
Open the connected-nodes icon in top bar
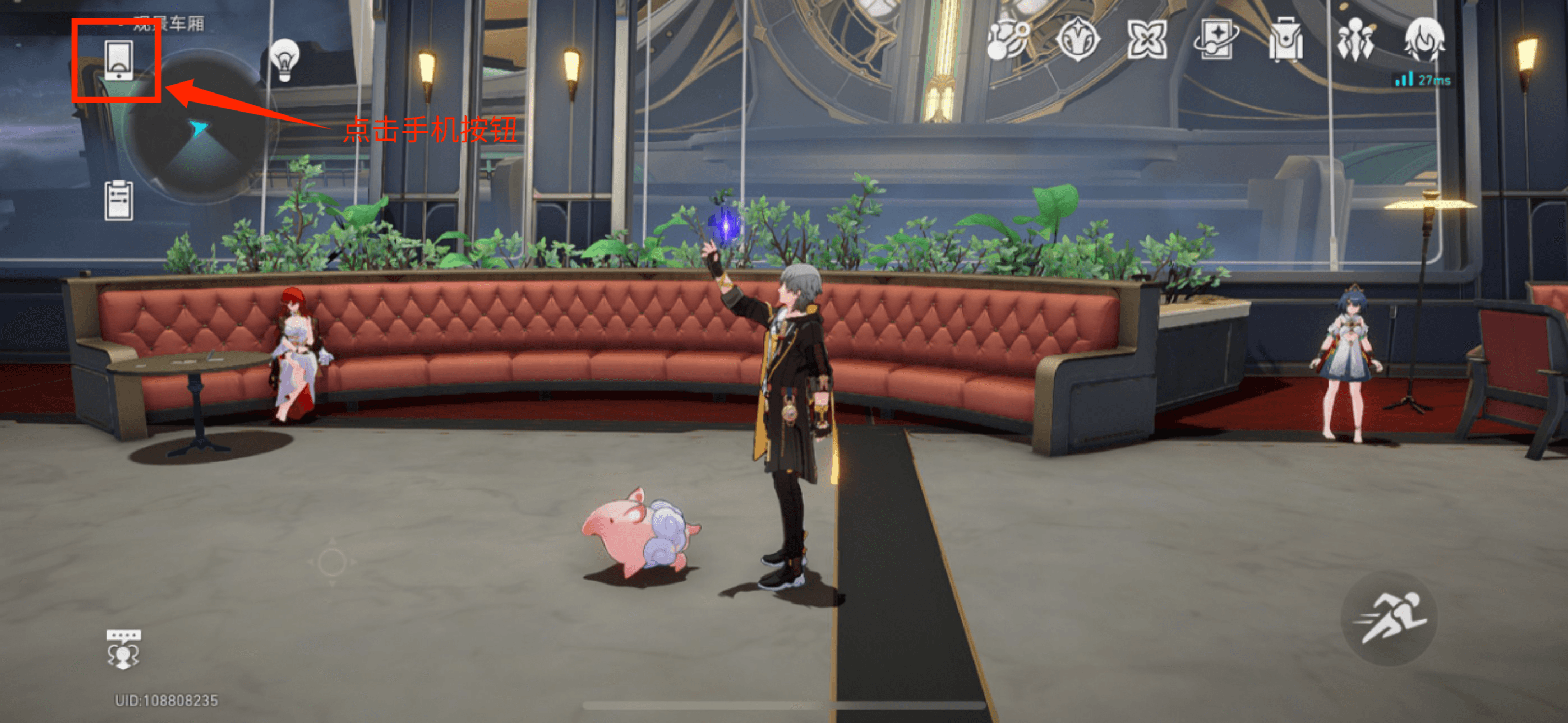click(1008, 40)
